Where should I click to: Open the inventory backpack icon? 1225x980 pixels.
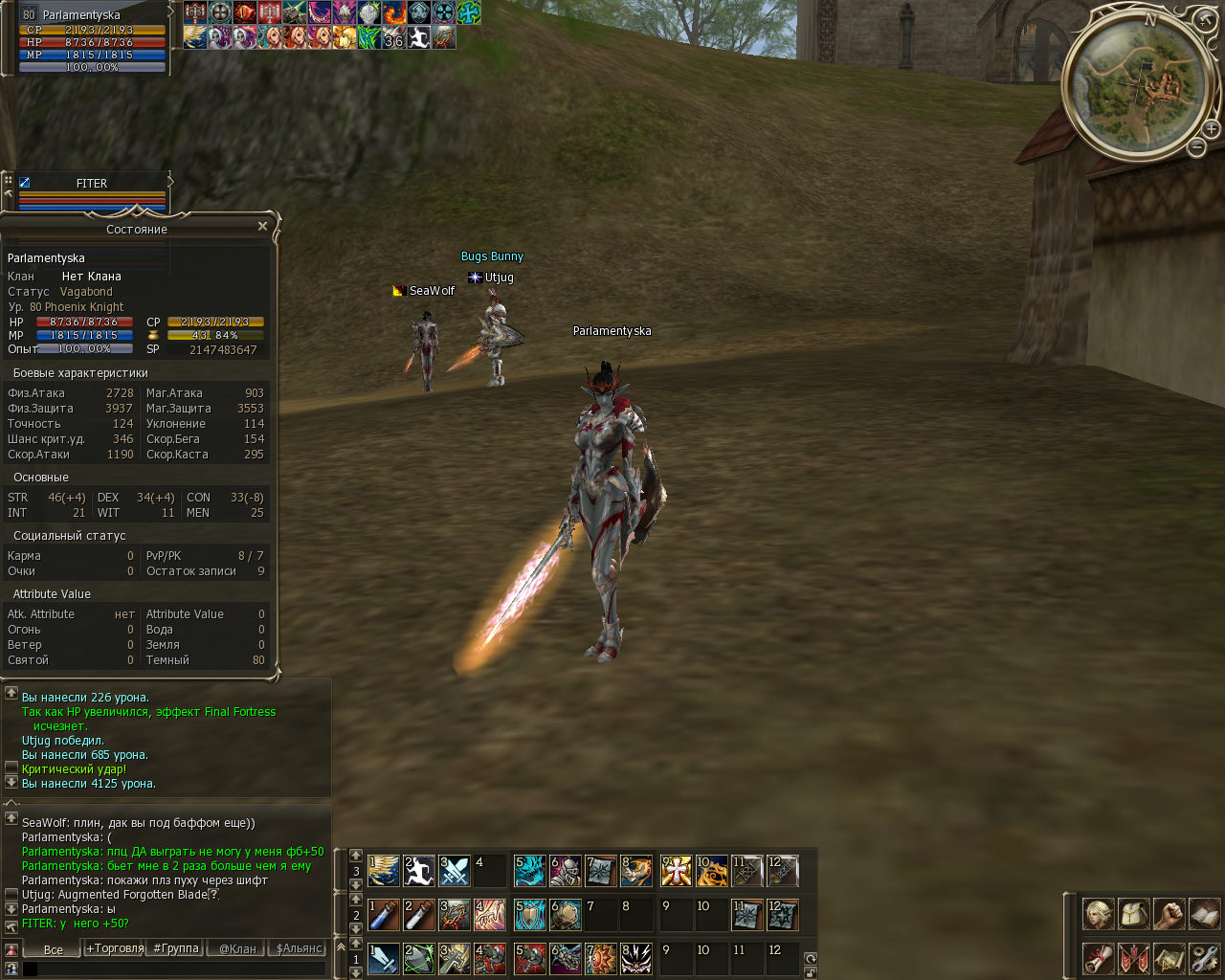pyautogui.click(x=1134, y=914)
